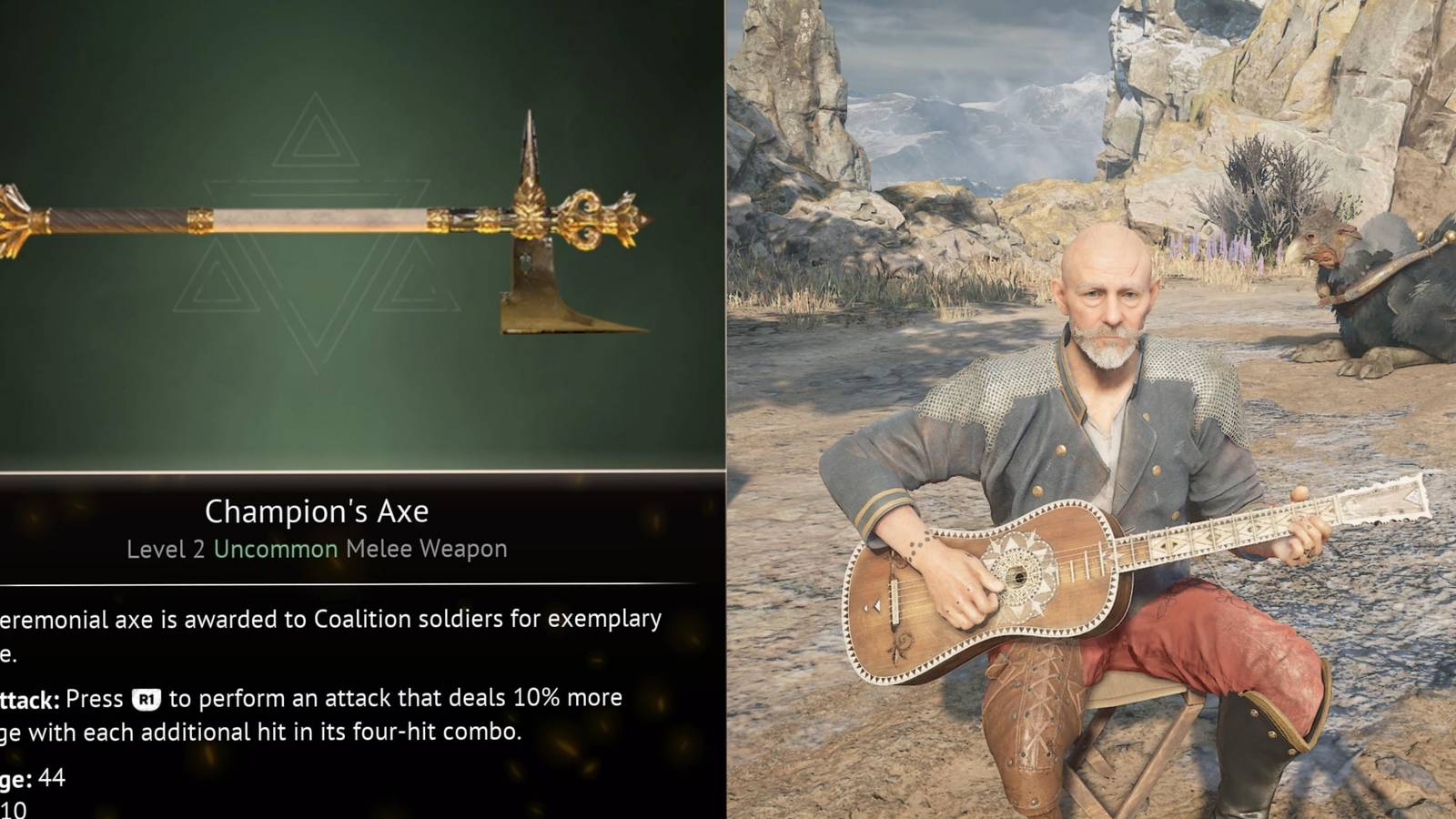The height and width of the screenshot is (819, 1456).
Task: Switch to the Champion's Axe title header
Action: click(x=317, y=511)
